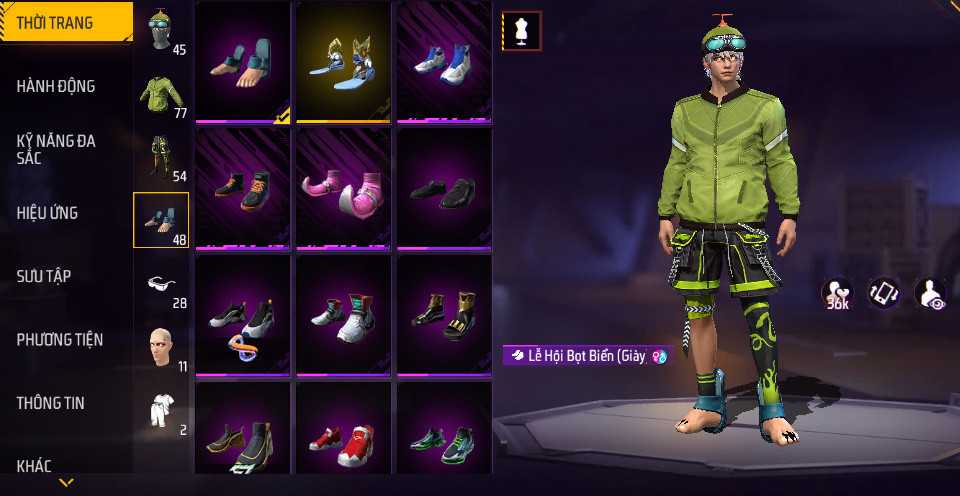Equip the pink curled-toe shoes

[x=343, y=187]
